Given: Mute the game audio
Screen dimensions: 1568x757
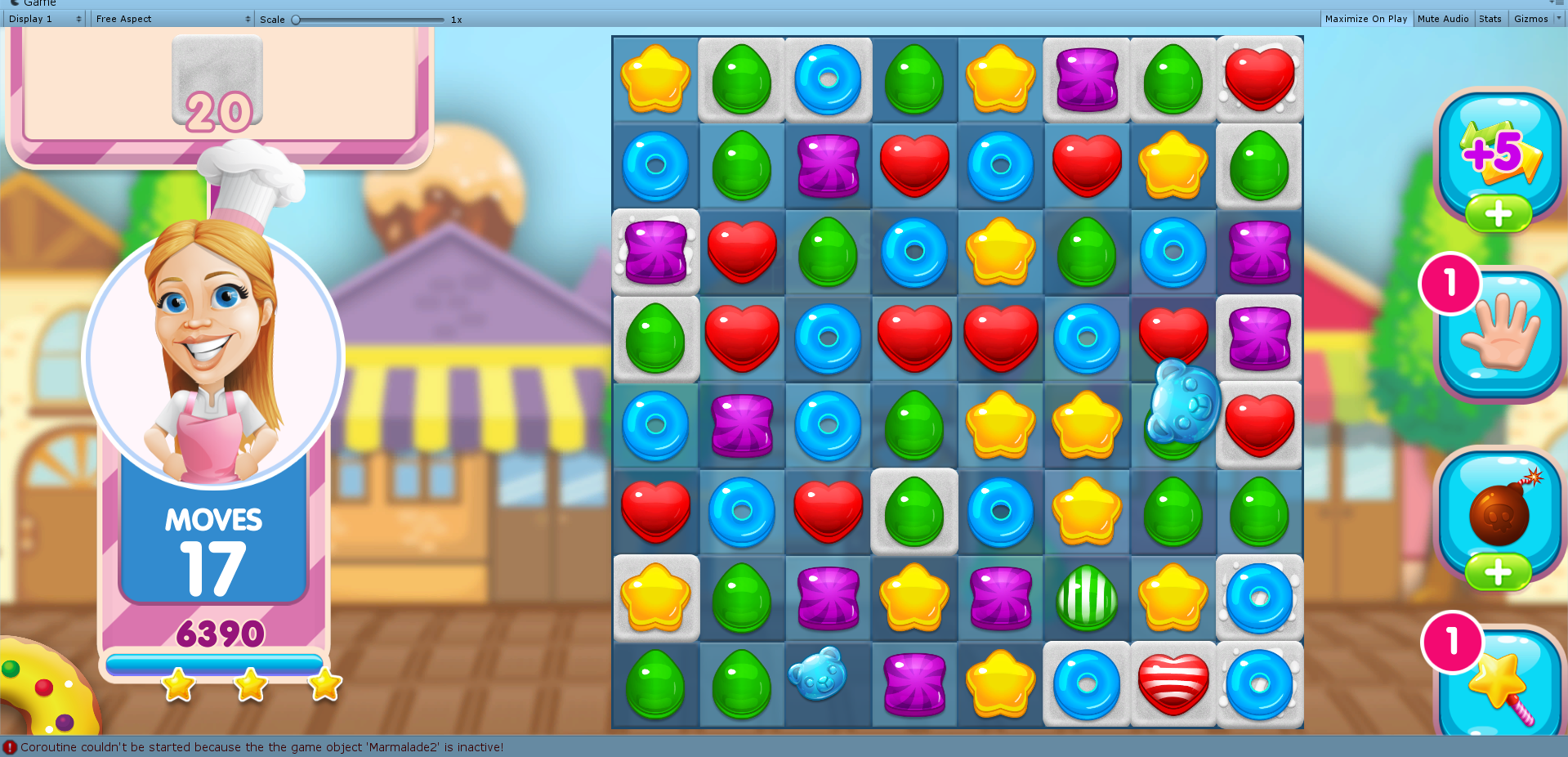Looking at the screenshot, I should tap(1443, 18).
